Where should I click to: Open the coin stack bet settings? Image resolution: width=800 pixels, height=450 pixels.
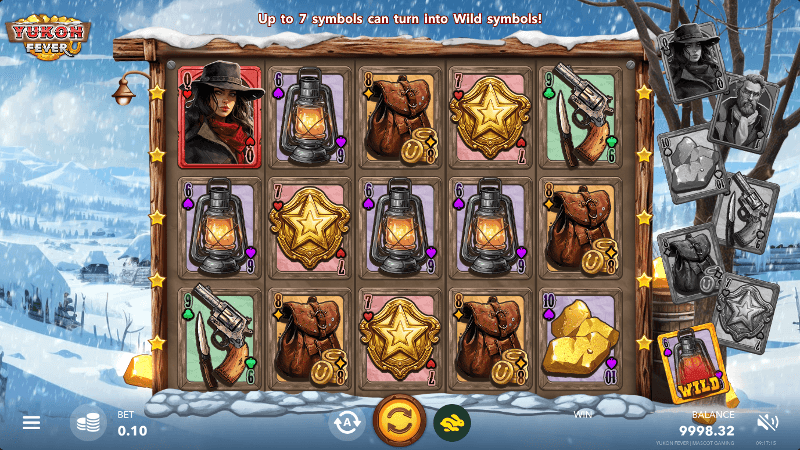(88, 423)
